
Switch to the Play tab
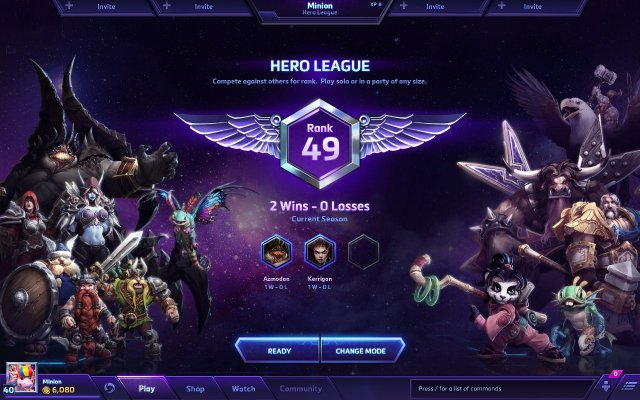(x=147, y=388)
